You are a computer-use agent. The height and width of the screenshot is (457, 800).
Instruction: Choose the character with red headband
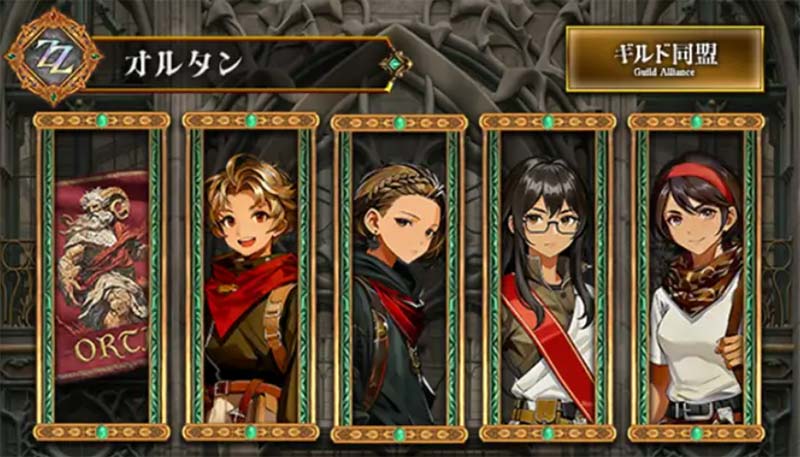point(696,276)
